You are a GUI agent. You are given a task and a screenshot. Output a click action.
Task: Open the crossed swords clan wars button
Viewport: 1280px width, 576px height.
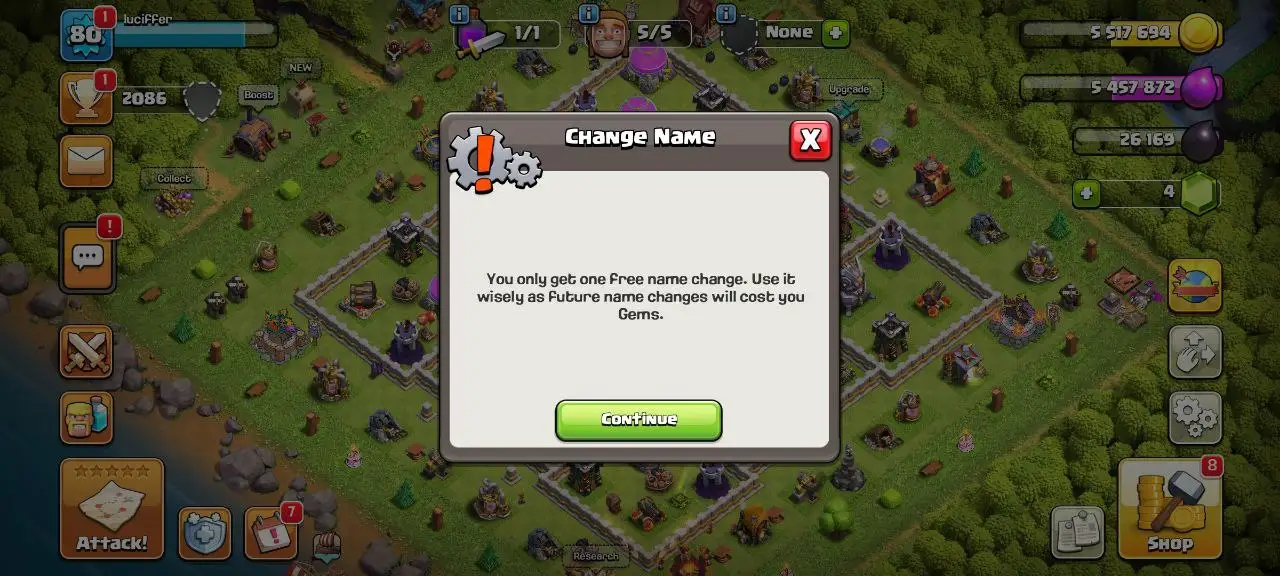pyautogui.click(x=86, y=351)
